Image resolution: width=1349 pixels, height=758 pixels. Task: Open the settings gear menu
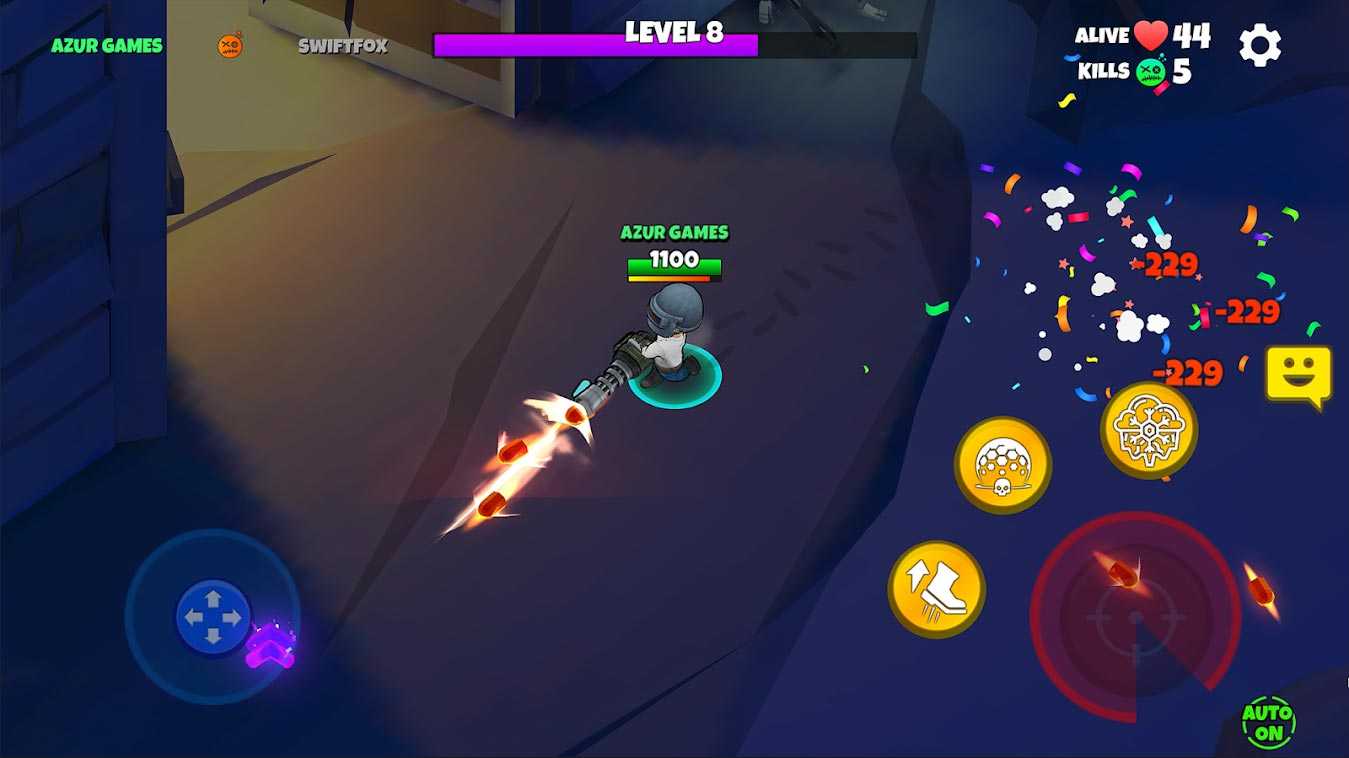click(x=1260, y=45)
